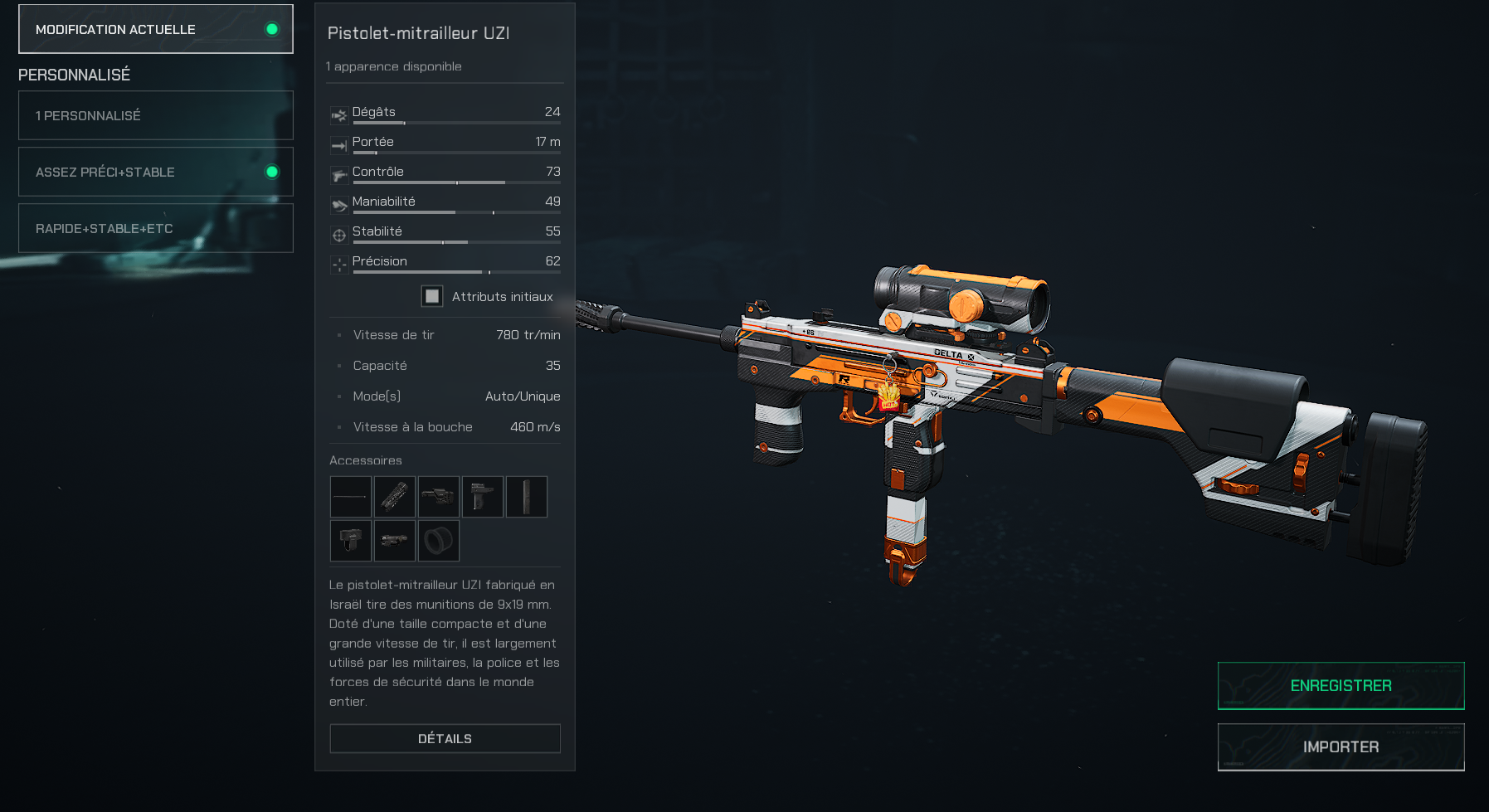This screenshot has height=812, width=1489.
Task: Select the Maniabilité handling icon
Action: pyautogui.click(x=338, y=205)
